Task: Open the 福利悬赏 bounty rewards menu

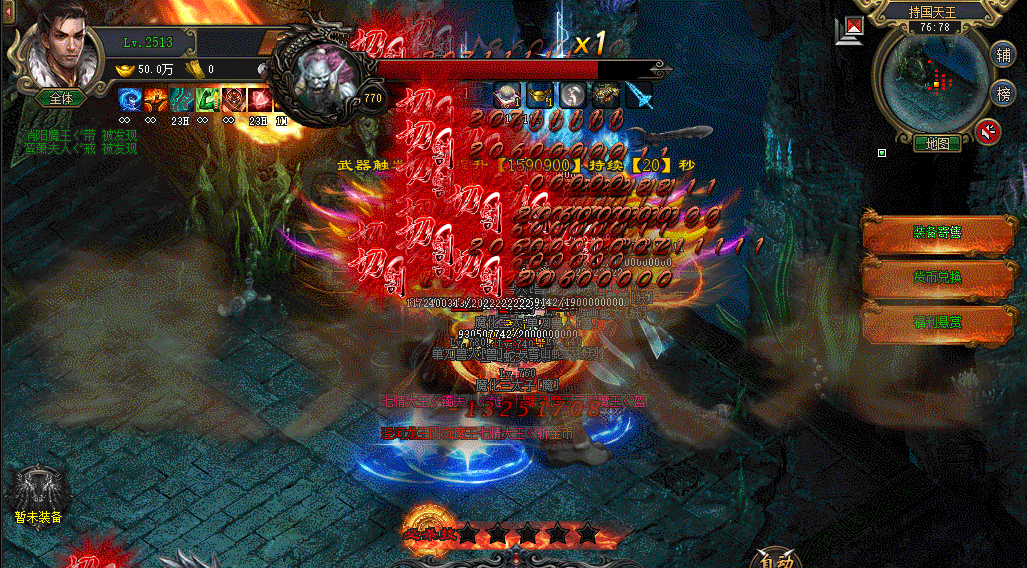Action: click(x=936, y=323)
